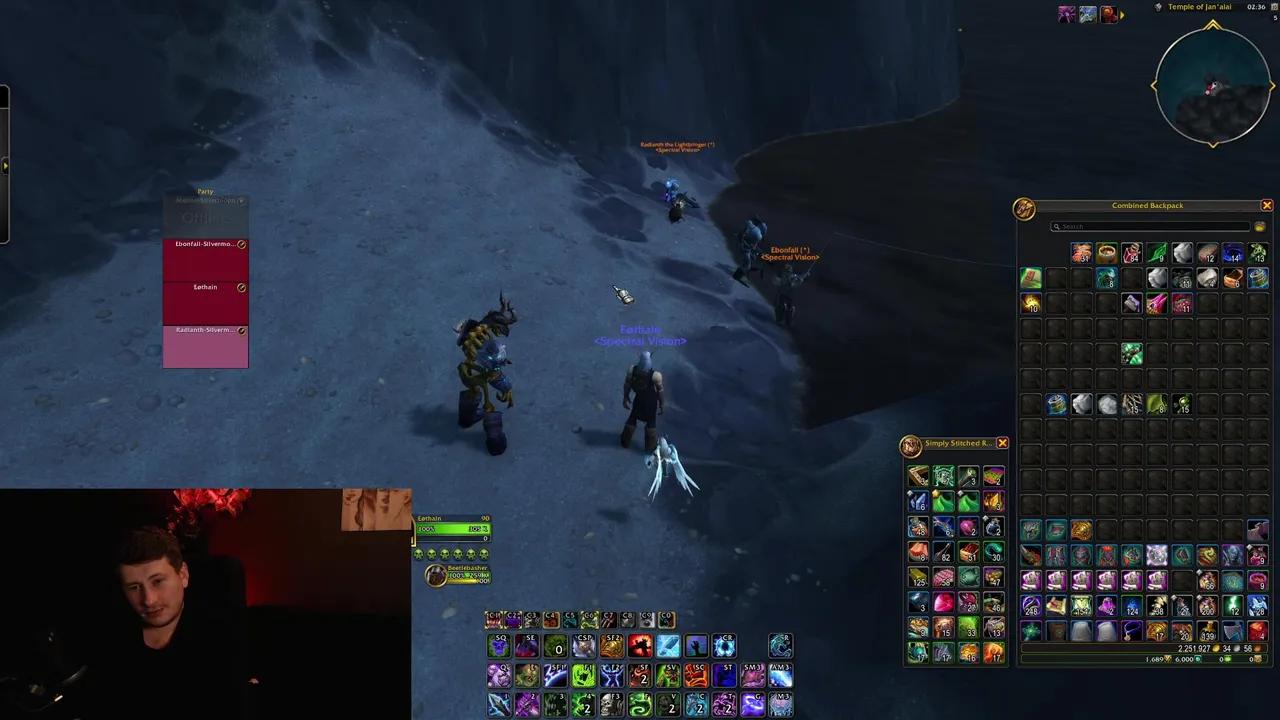
Task: Toggle the check beside Ebonfall-Silvermo
Action: tap(241, 244)
